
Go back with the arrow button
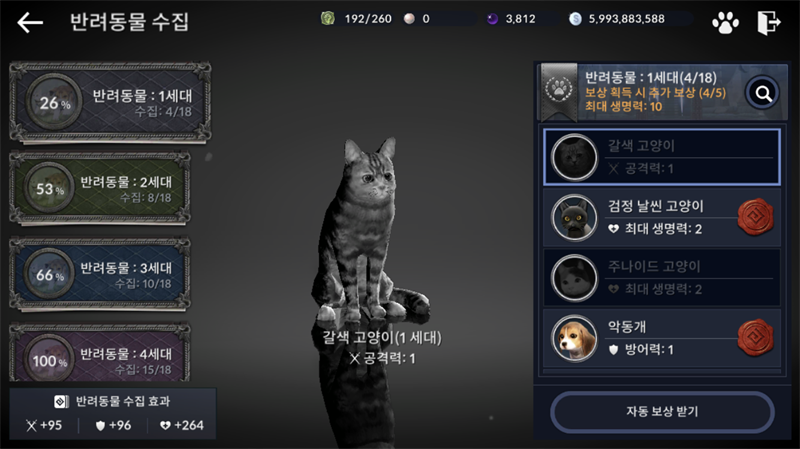pyautogui.click(x=30, y=22)
